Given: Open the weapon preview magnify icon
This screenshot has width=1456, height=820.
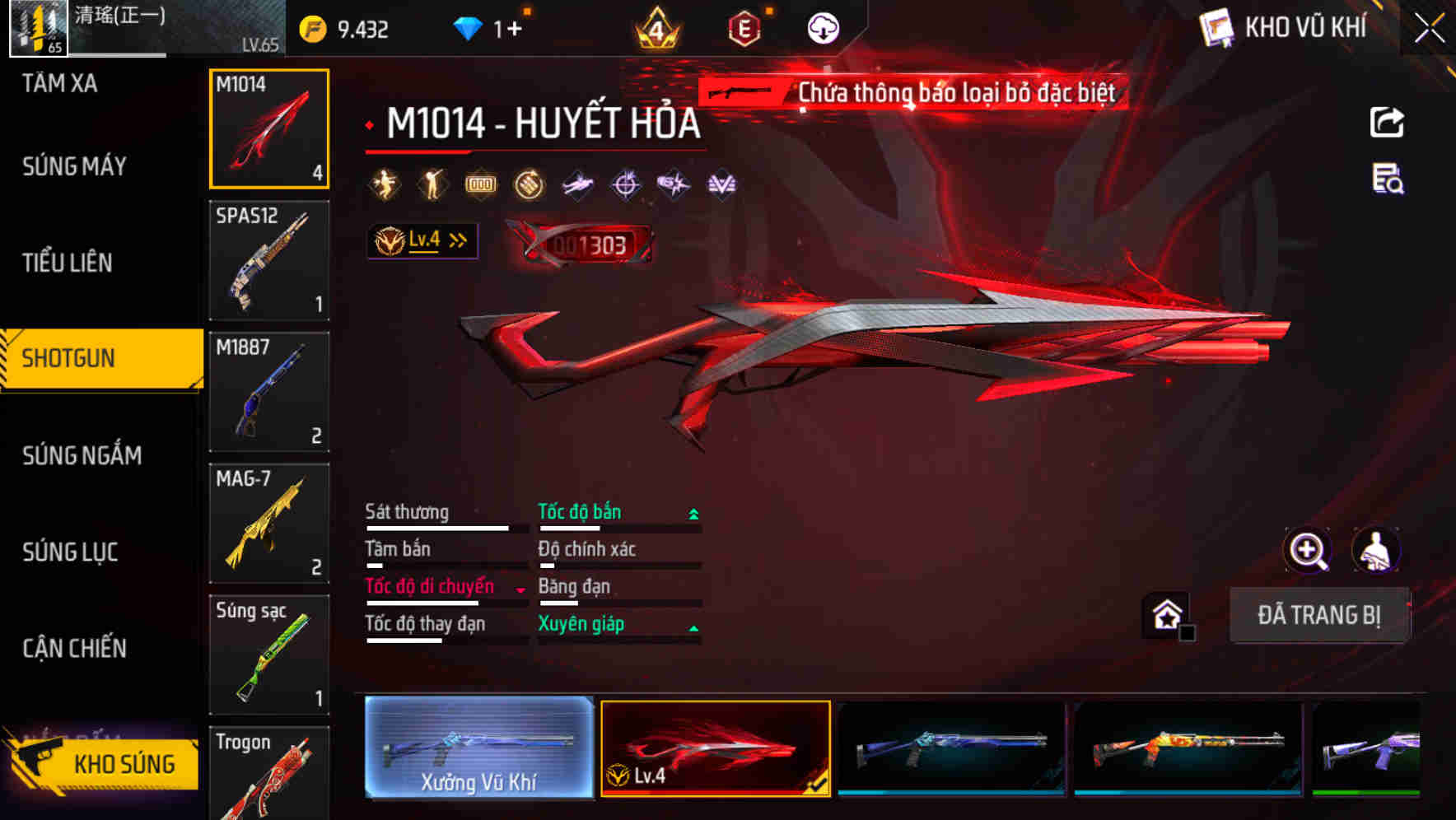Looking at the screenshot, I should [x=1309, y=550].
